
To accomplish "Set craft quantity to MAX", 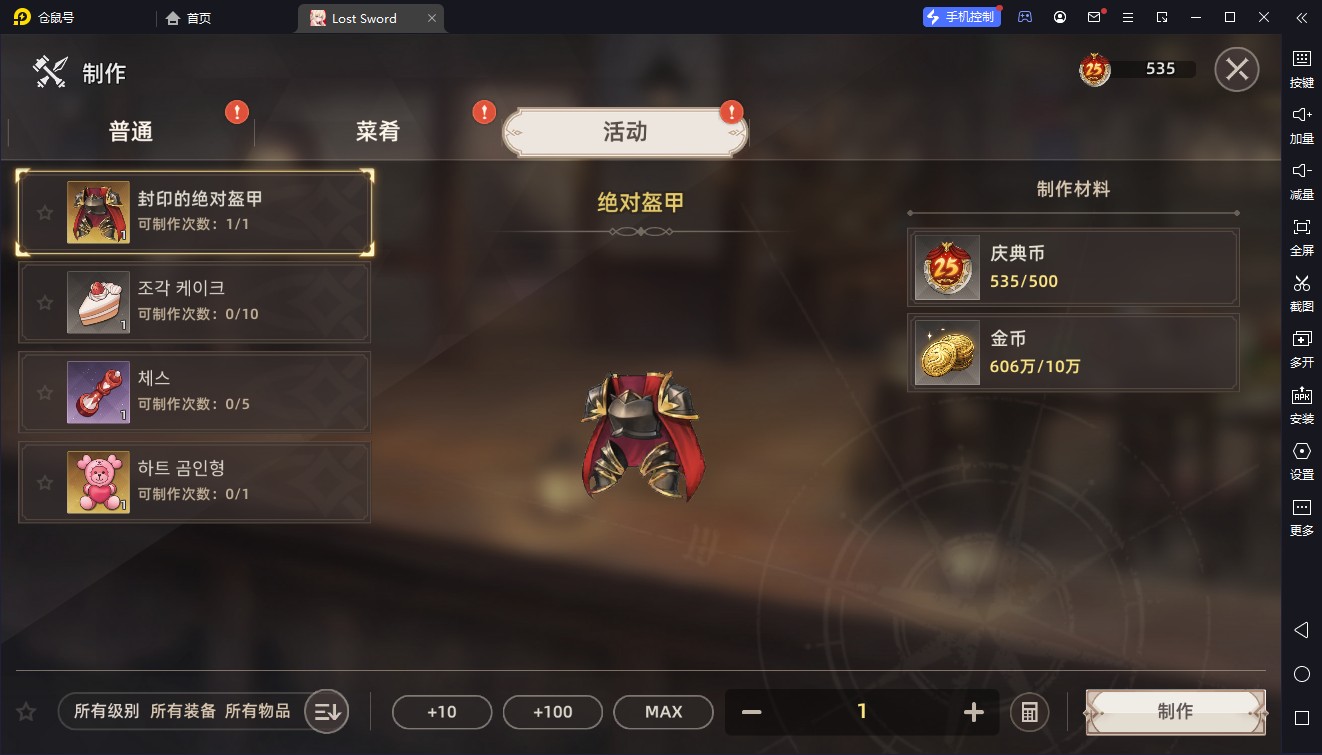I will coord(663,712).
